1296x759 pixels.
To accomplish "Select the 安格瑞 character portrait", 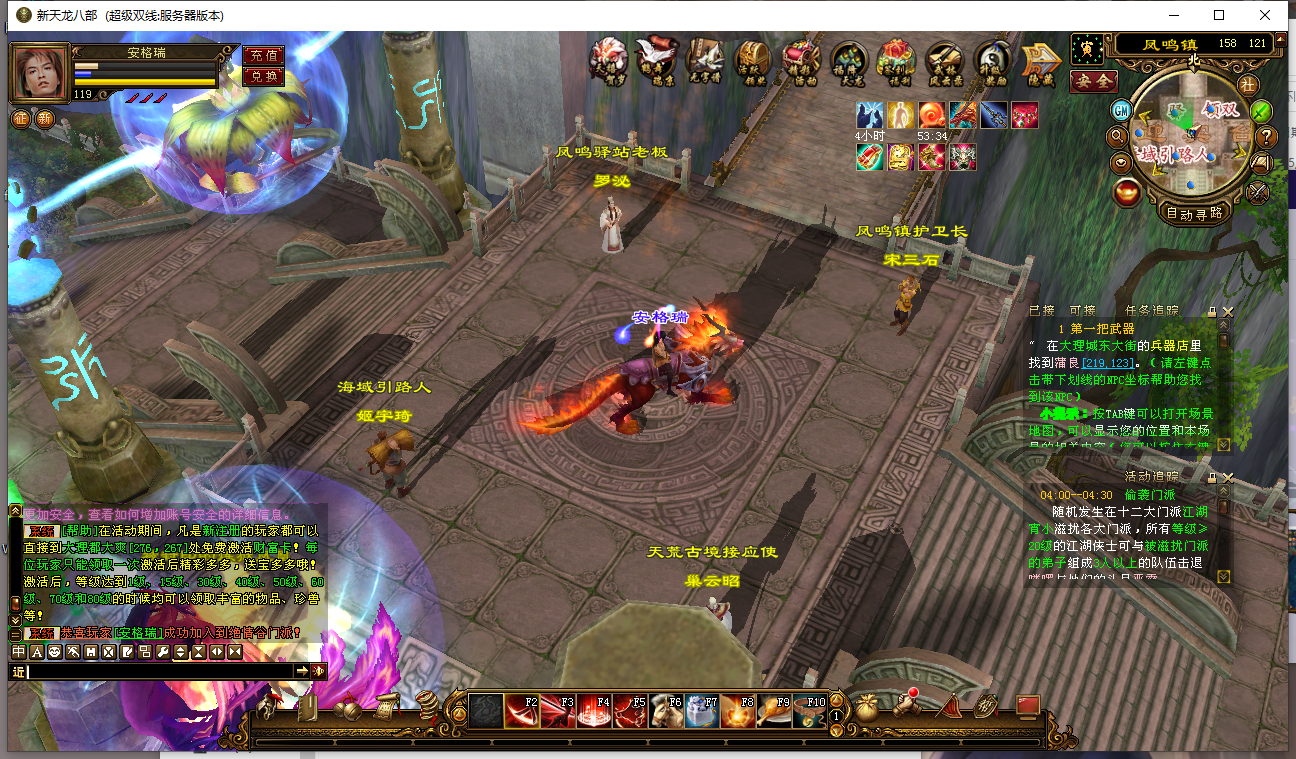I will tap(39, 71).
